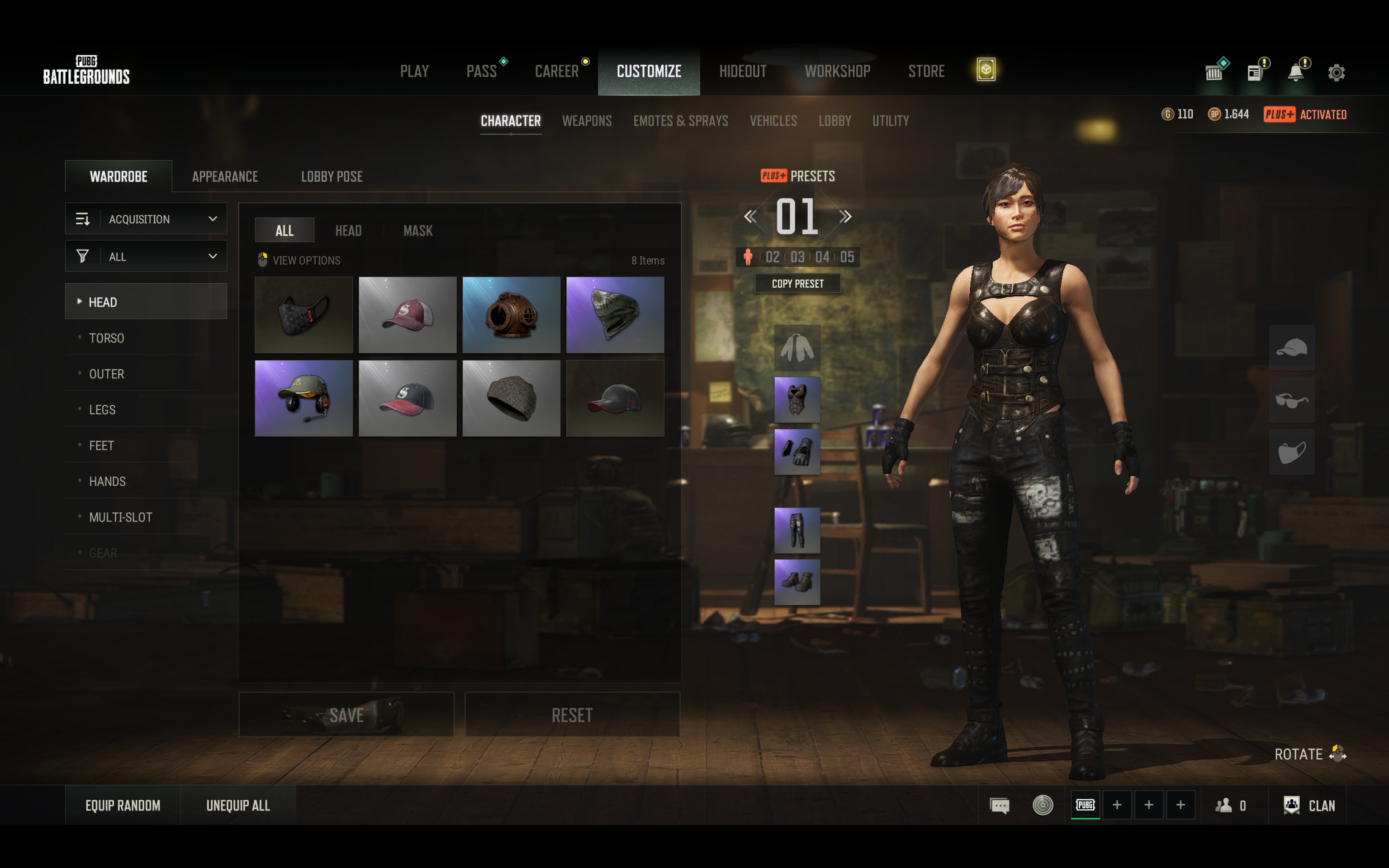Switch to preset 03
The height and width of the screenshot is (868, 1389).
[797, 257]
